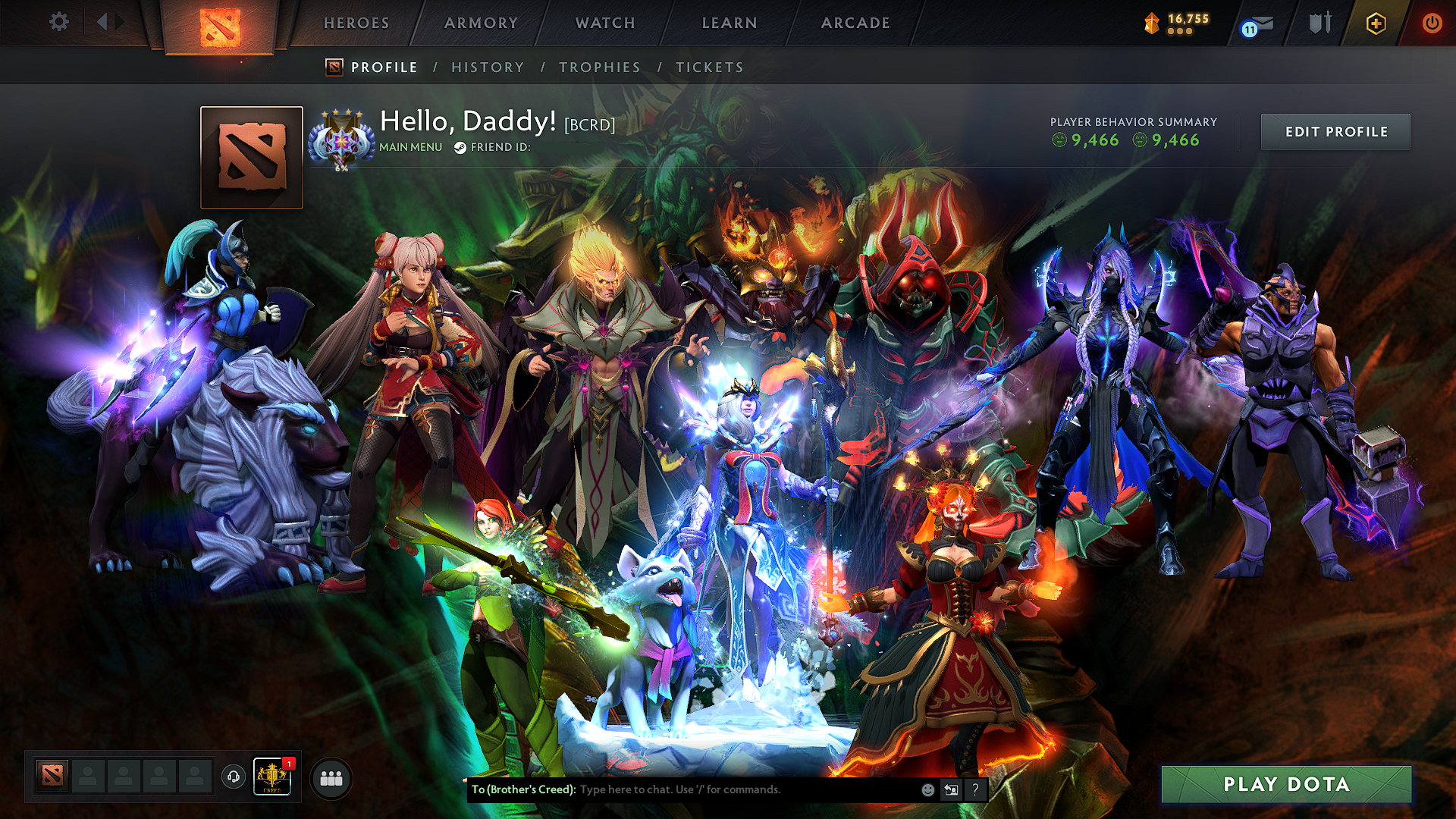Switch to the HISTORY tab
Viewport: 1456px width, 819px height.
488,67
